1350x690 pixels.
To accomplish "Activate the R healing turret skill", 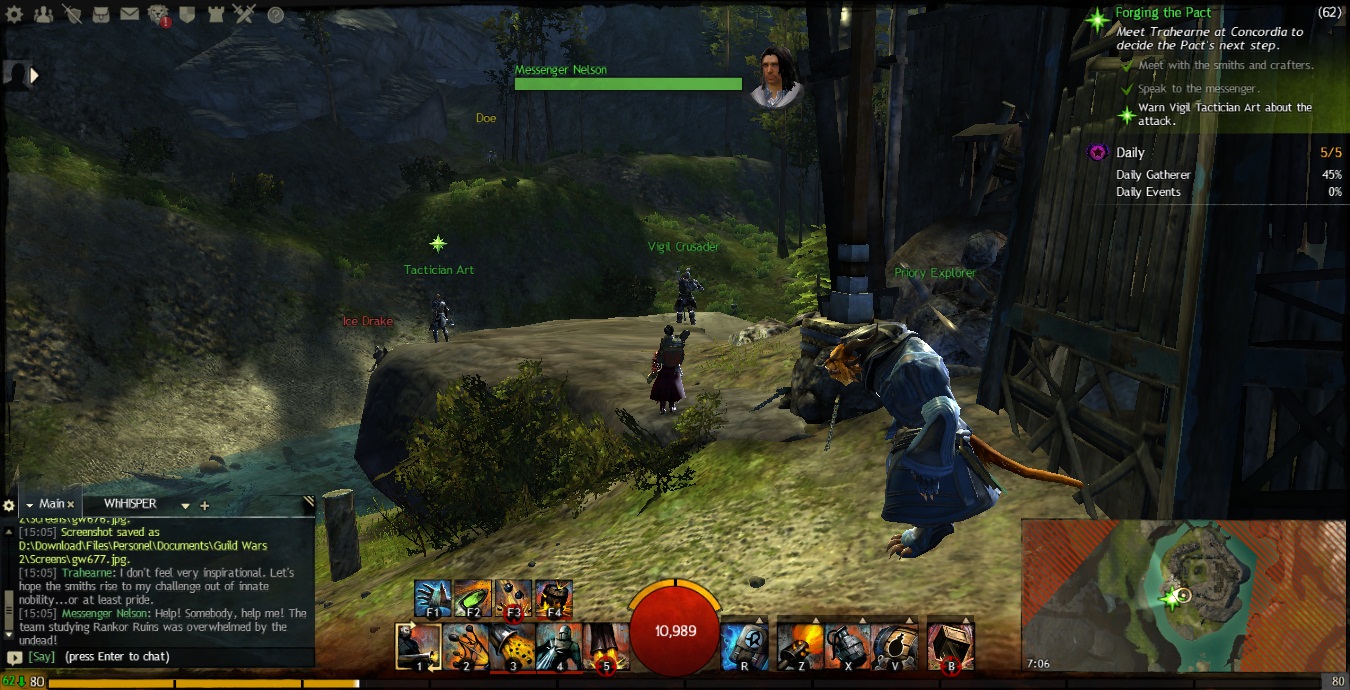I will click(x=745, y=646).
